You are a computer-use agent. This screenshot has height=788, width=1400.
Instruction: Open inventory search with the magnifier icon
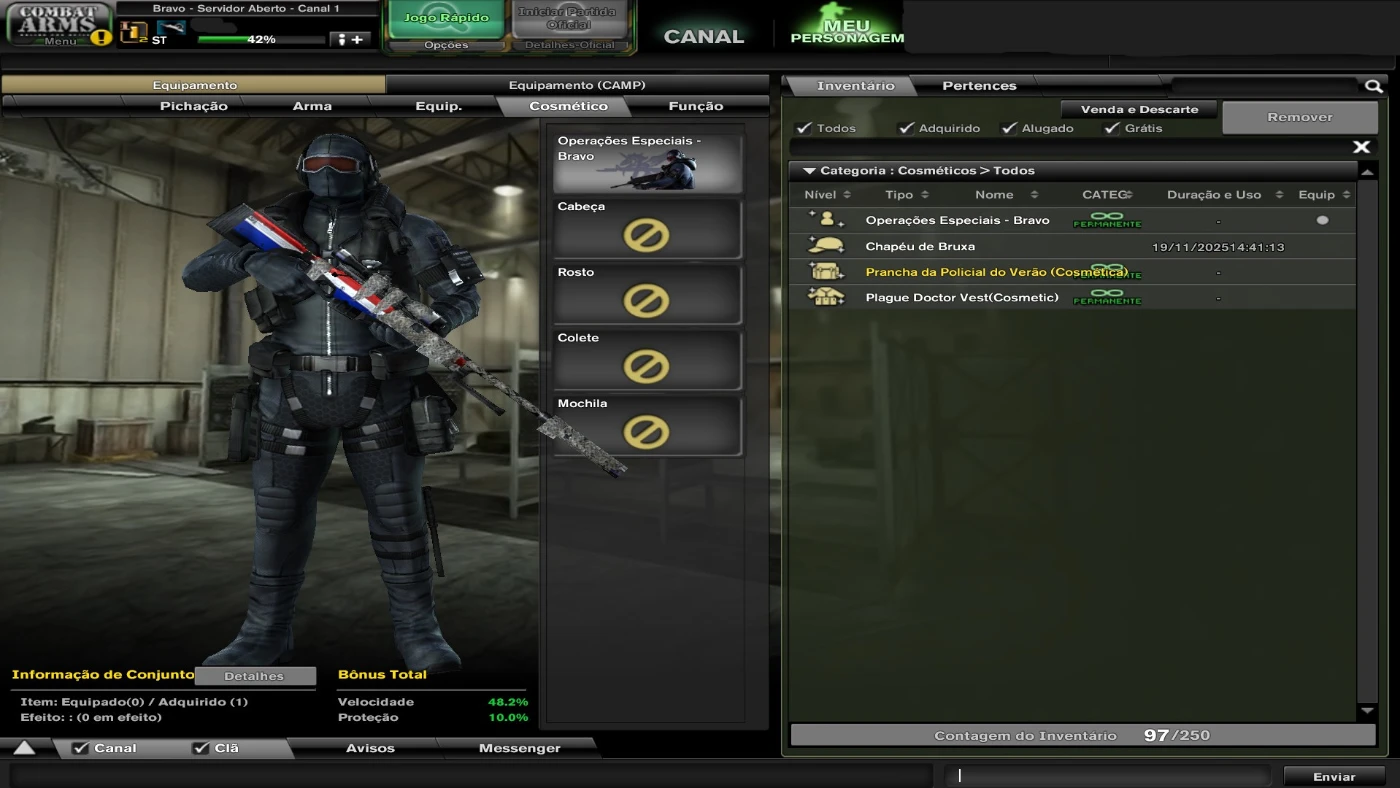point(1374,86)
